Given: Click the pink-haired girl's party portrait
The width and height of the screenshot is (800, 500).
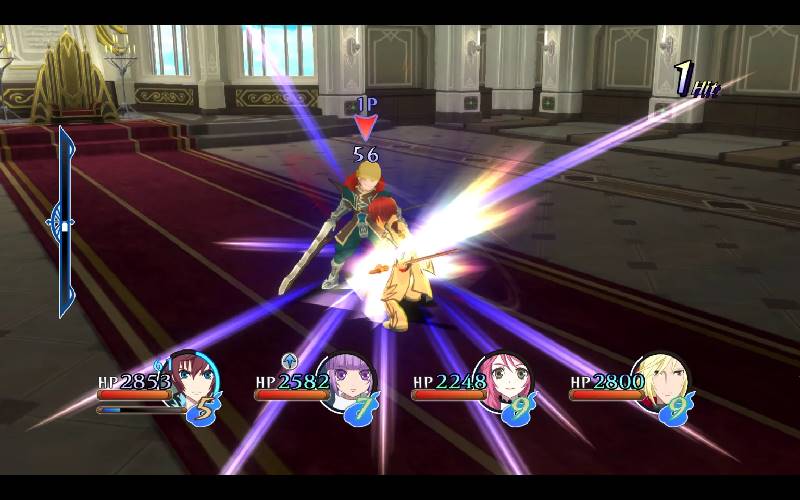Looking at the screenshot, I should [502, 380].
